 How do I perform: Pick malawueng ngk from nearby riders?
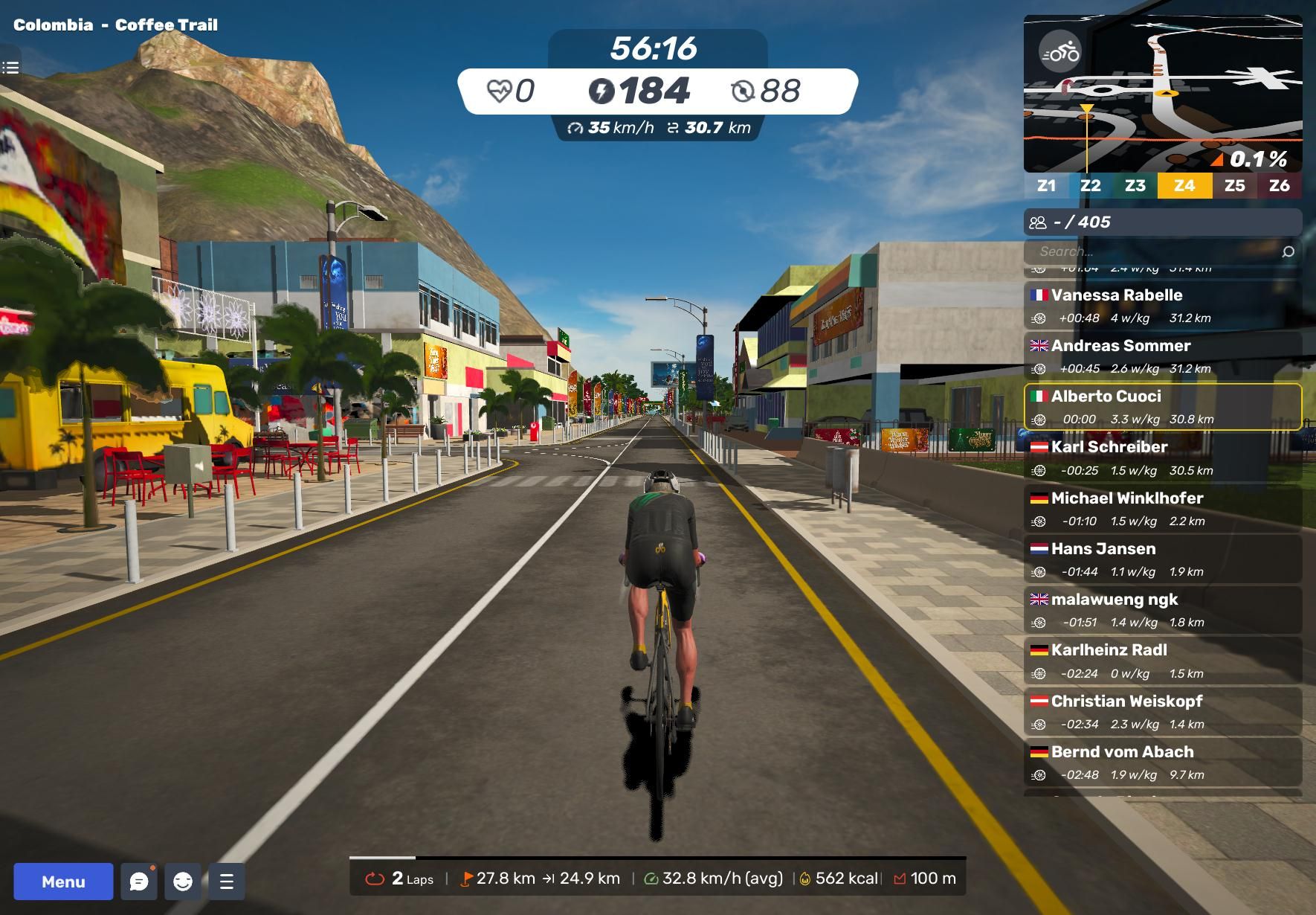(x=1162, y=610)
